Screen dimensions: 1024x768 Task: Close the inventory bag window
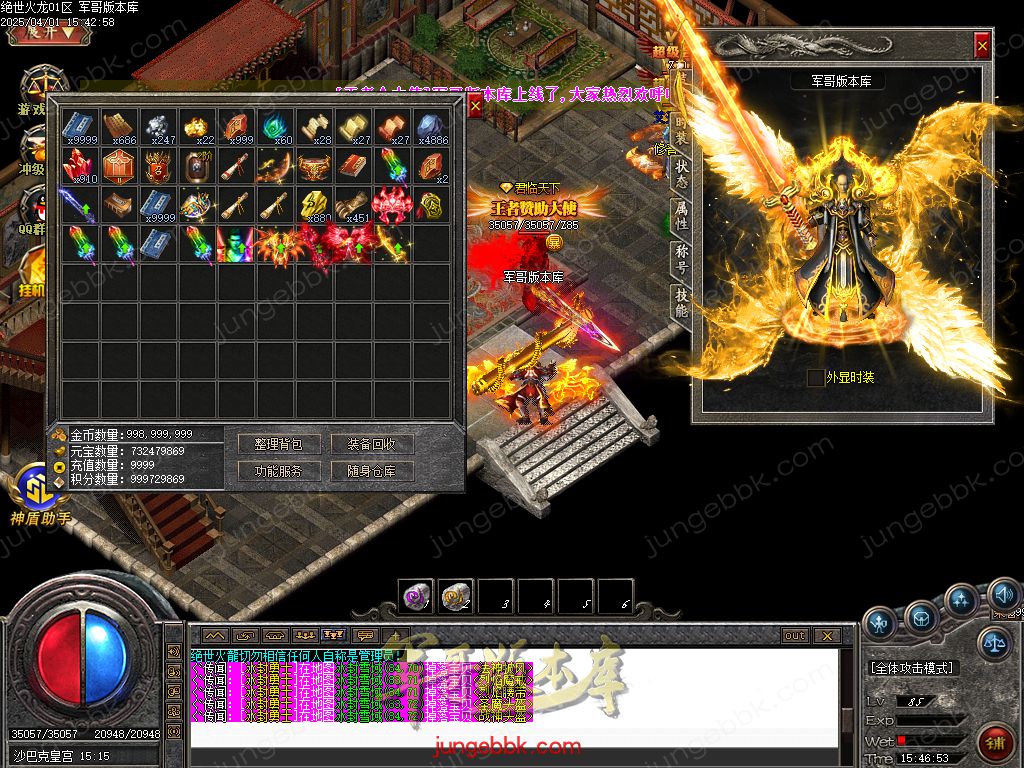pos(475,107)
